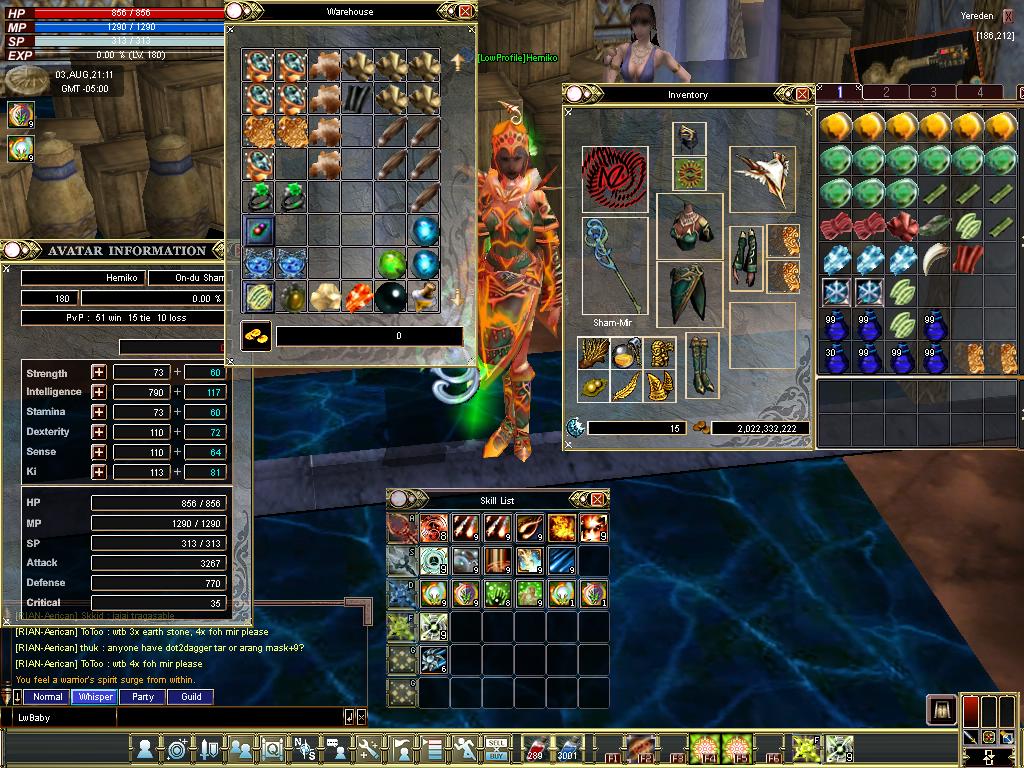Switch to inventory bag tab 2
The image size is (1024, 768).
886,92
